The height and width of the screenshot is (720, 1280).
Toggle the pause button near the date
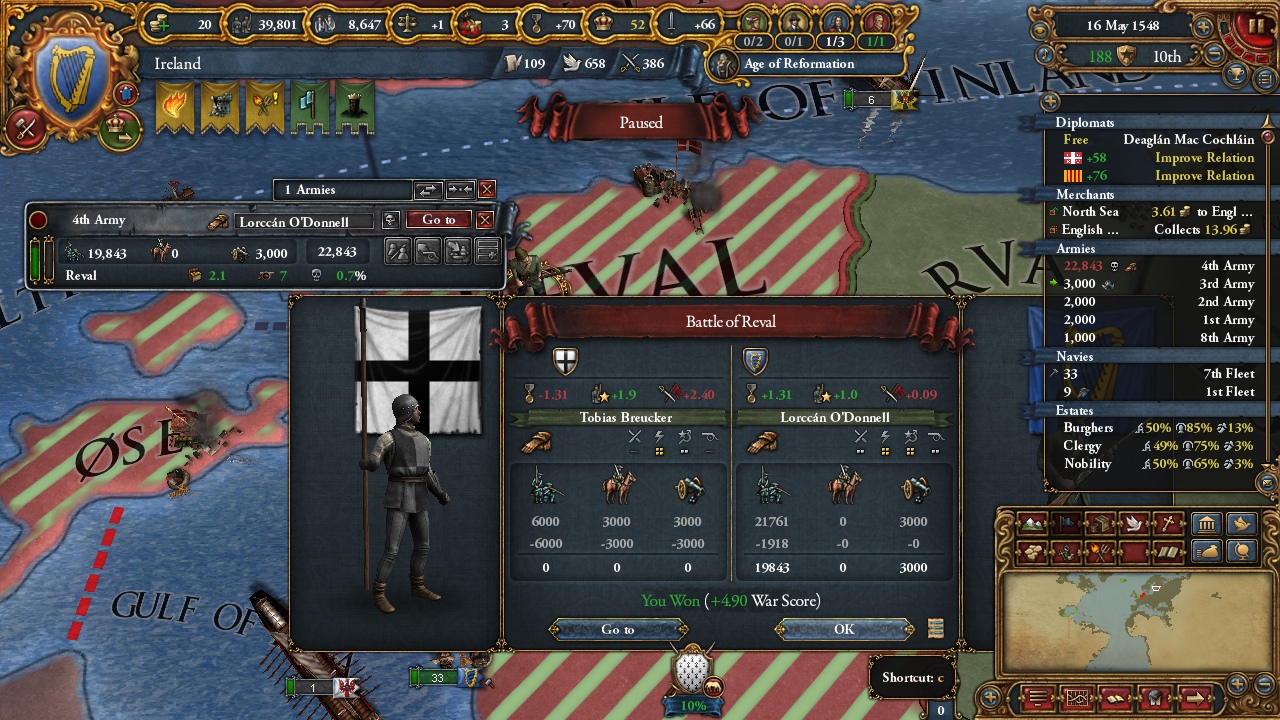tap(1258, 25)
